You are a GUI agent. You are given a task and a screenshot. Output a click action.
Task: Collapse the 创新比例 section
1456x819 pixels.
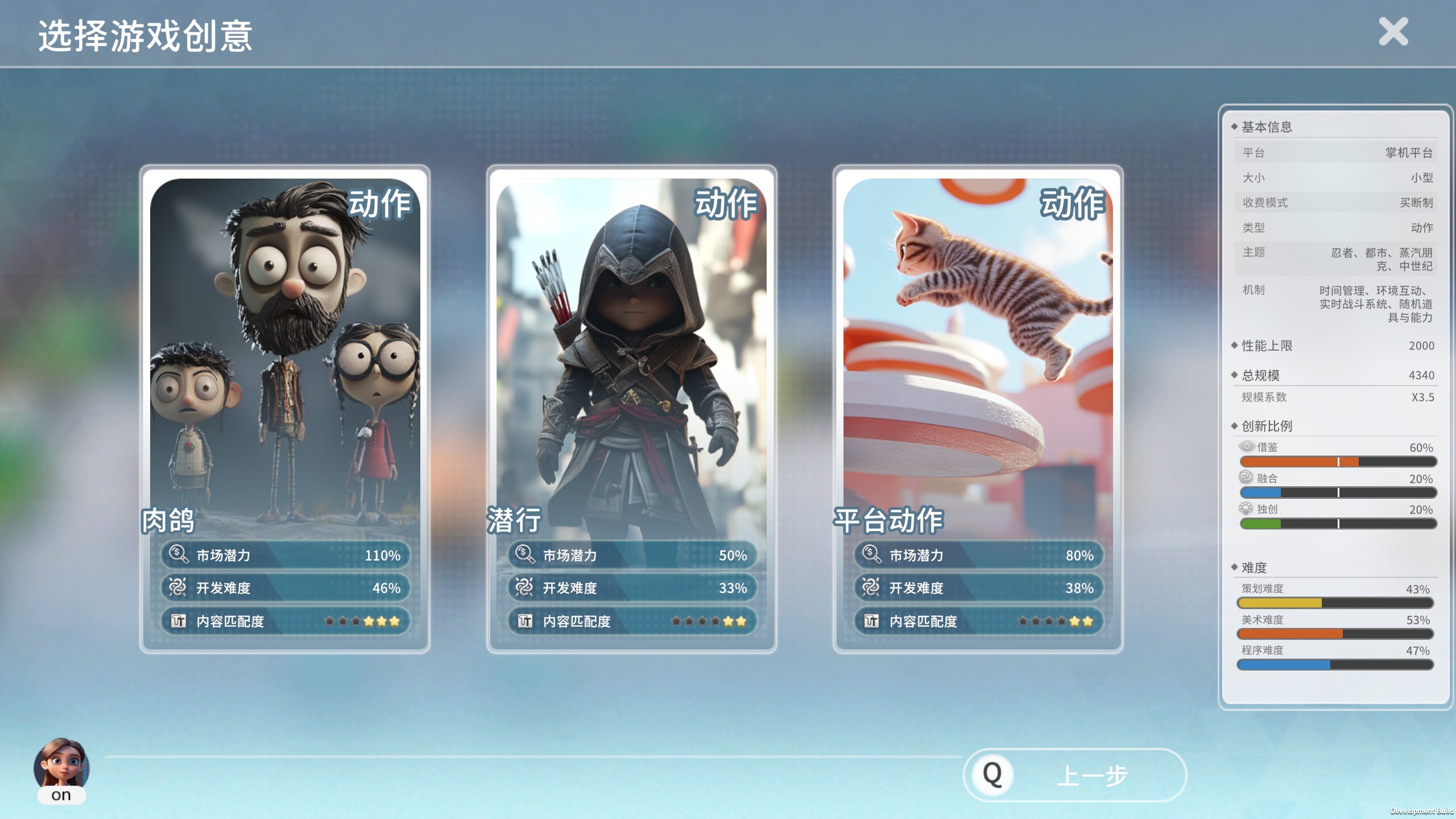[1266, 425]
